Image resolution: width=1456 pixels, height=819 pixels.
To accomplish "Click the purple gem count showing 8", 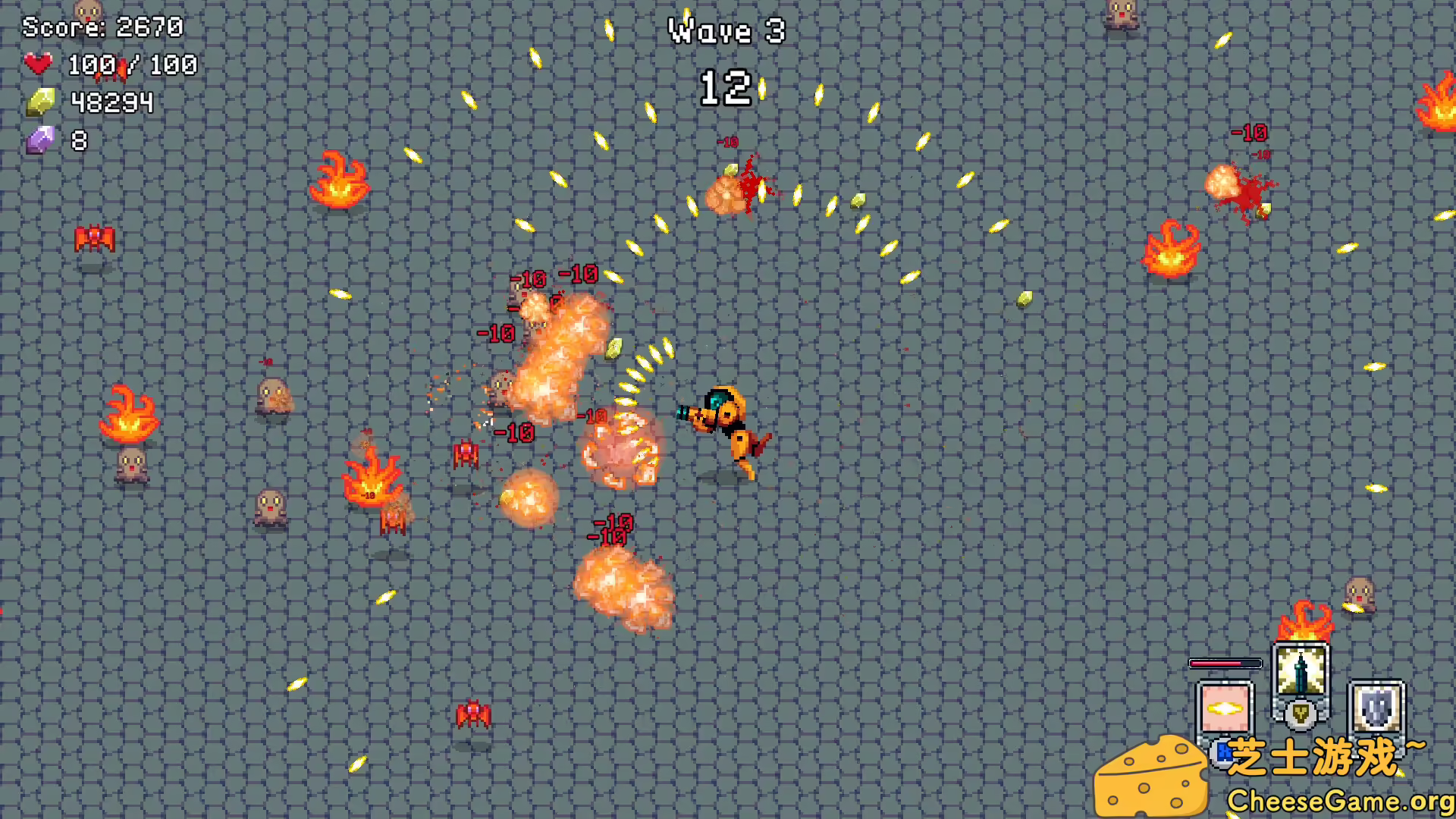I will [x=77, y=140].
